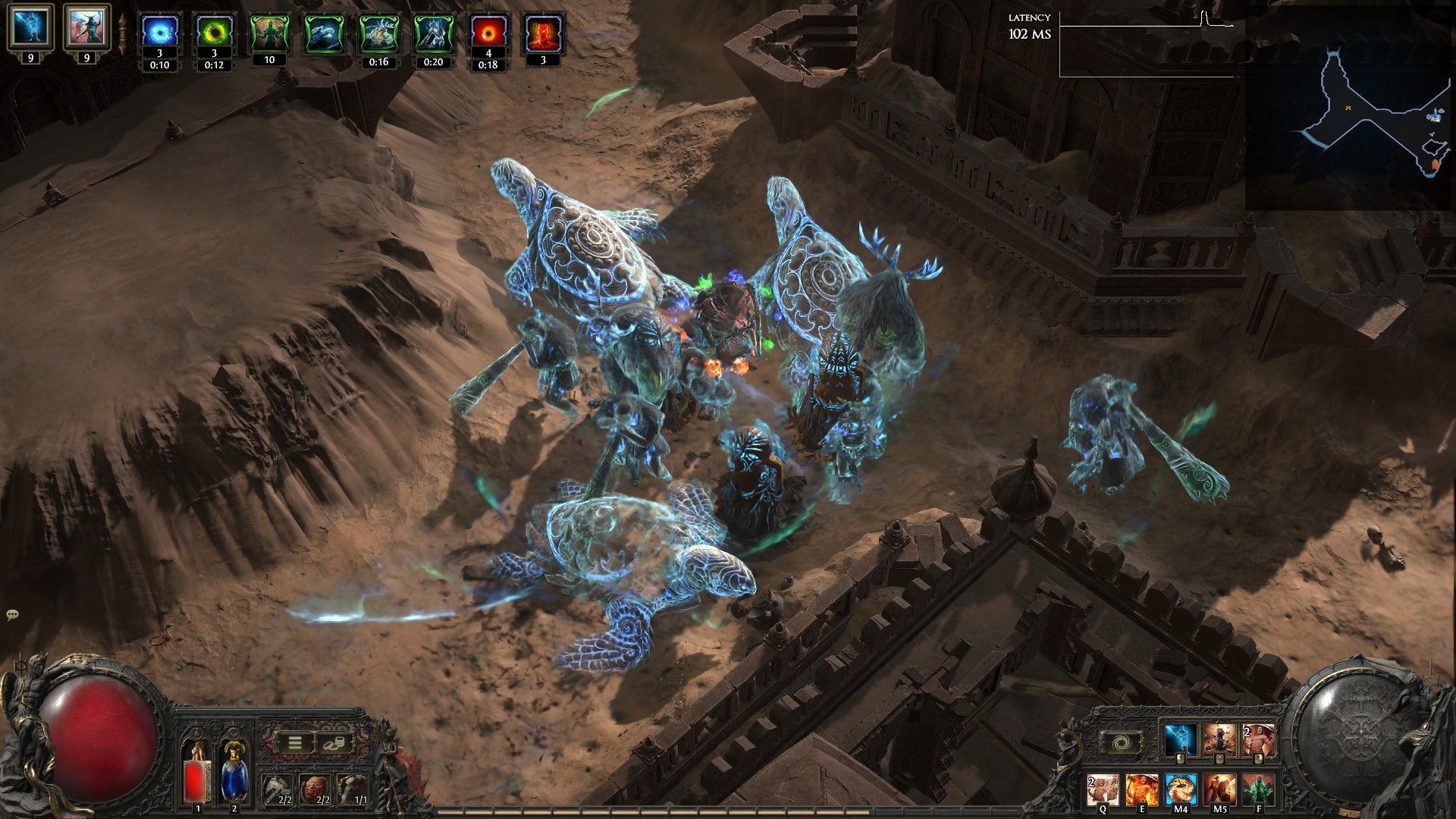Select the spectral stag buff icon
Viewport: 1456px width, 819px height.
(378, 33)
